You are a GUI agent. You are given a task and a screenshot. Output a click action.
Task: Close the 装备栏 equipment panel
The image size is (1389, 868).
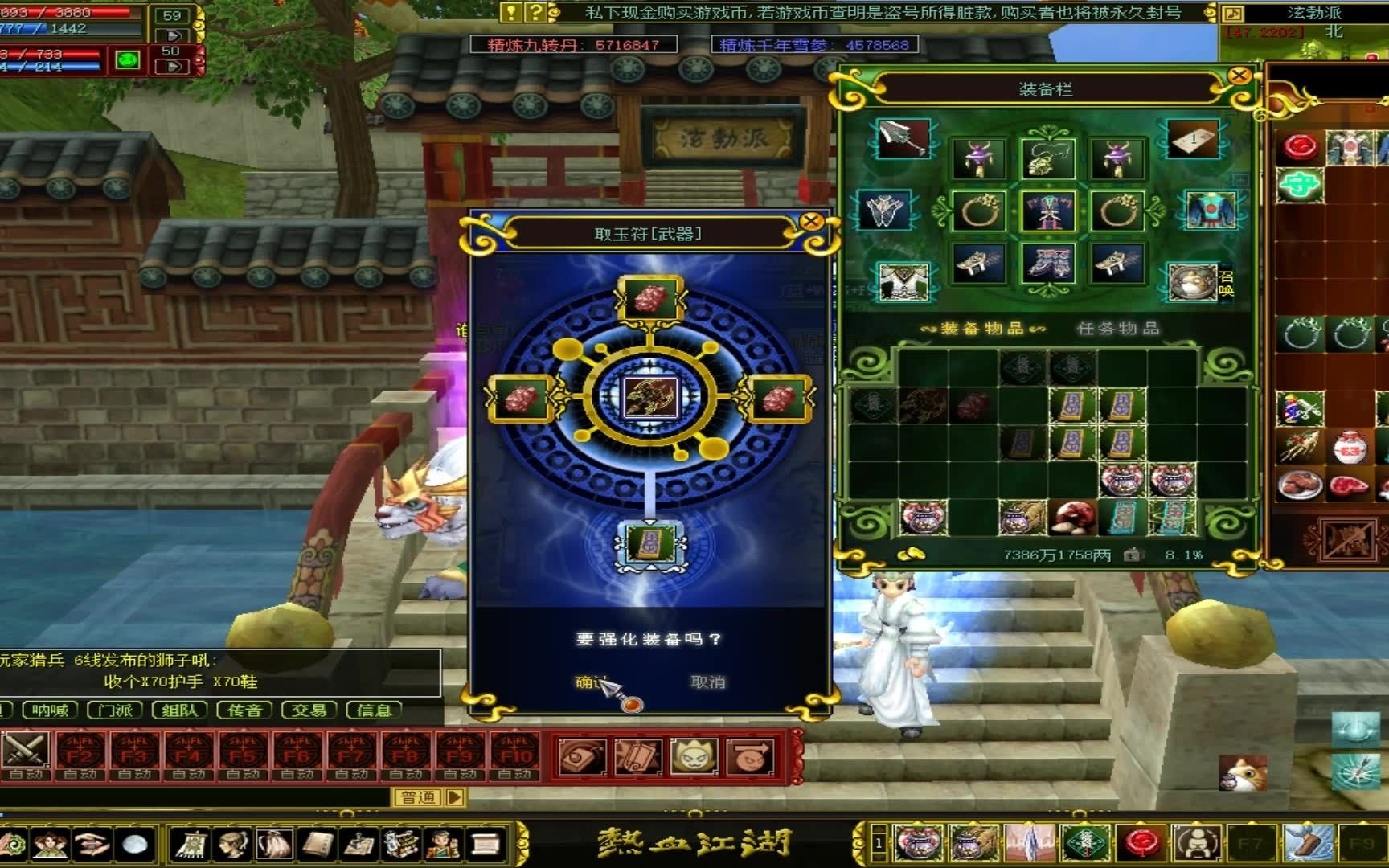(x=1239, y=76)
